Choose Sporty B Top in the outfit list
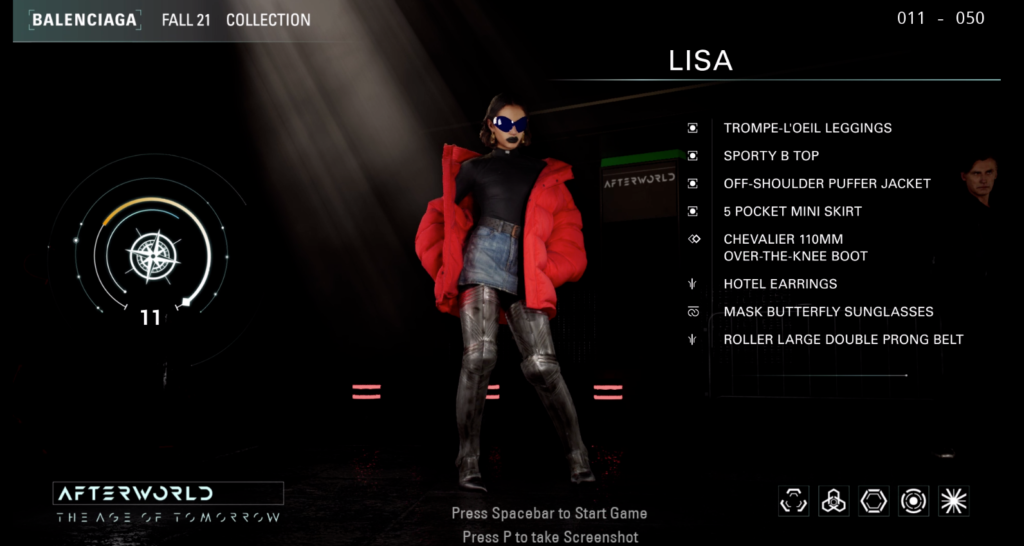Screen dimensions: 1024x546 point(771,156)
